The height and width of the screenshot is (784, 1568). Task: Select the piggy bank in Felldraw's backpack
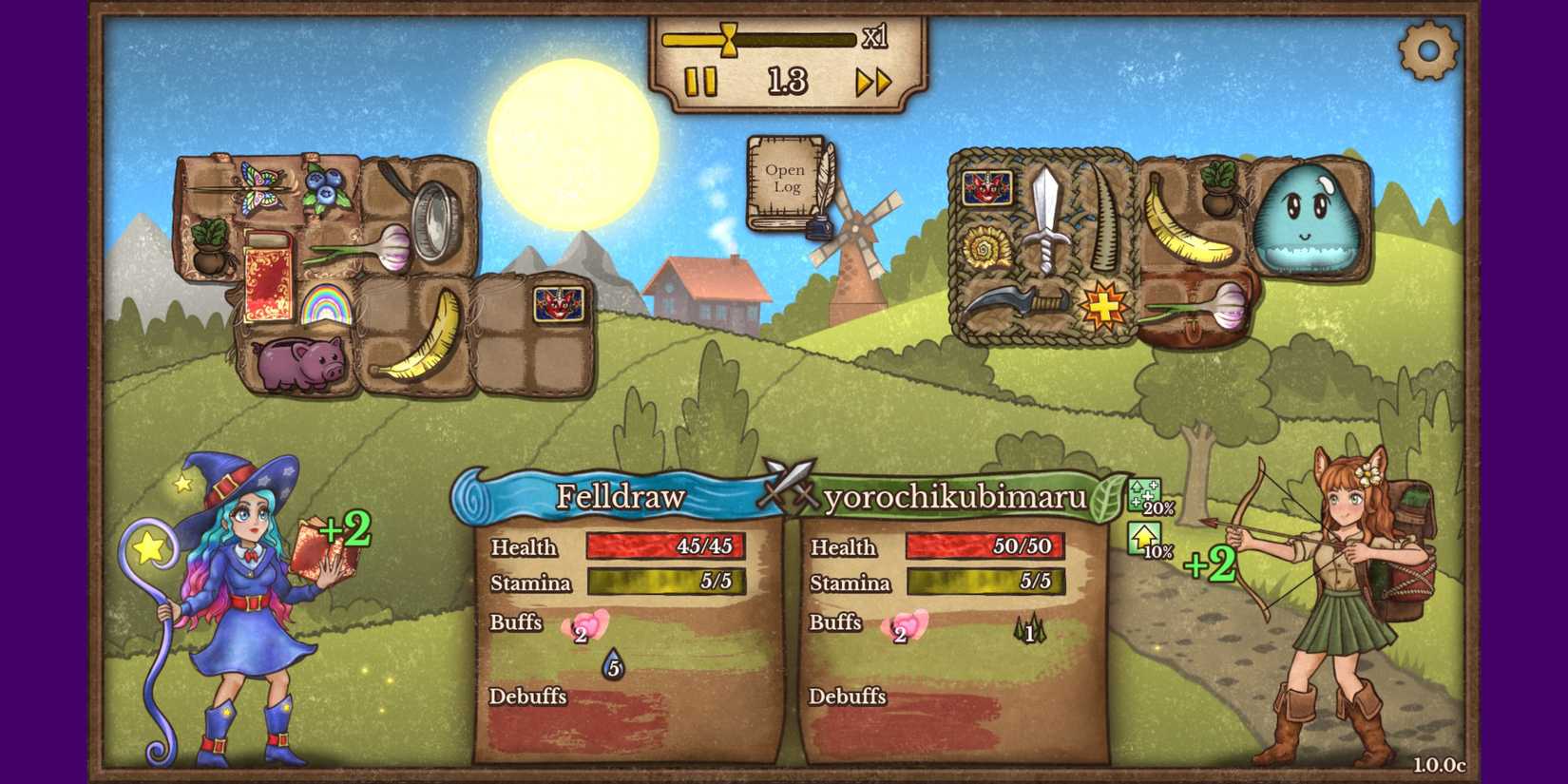point(300,362)
